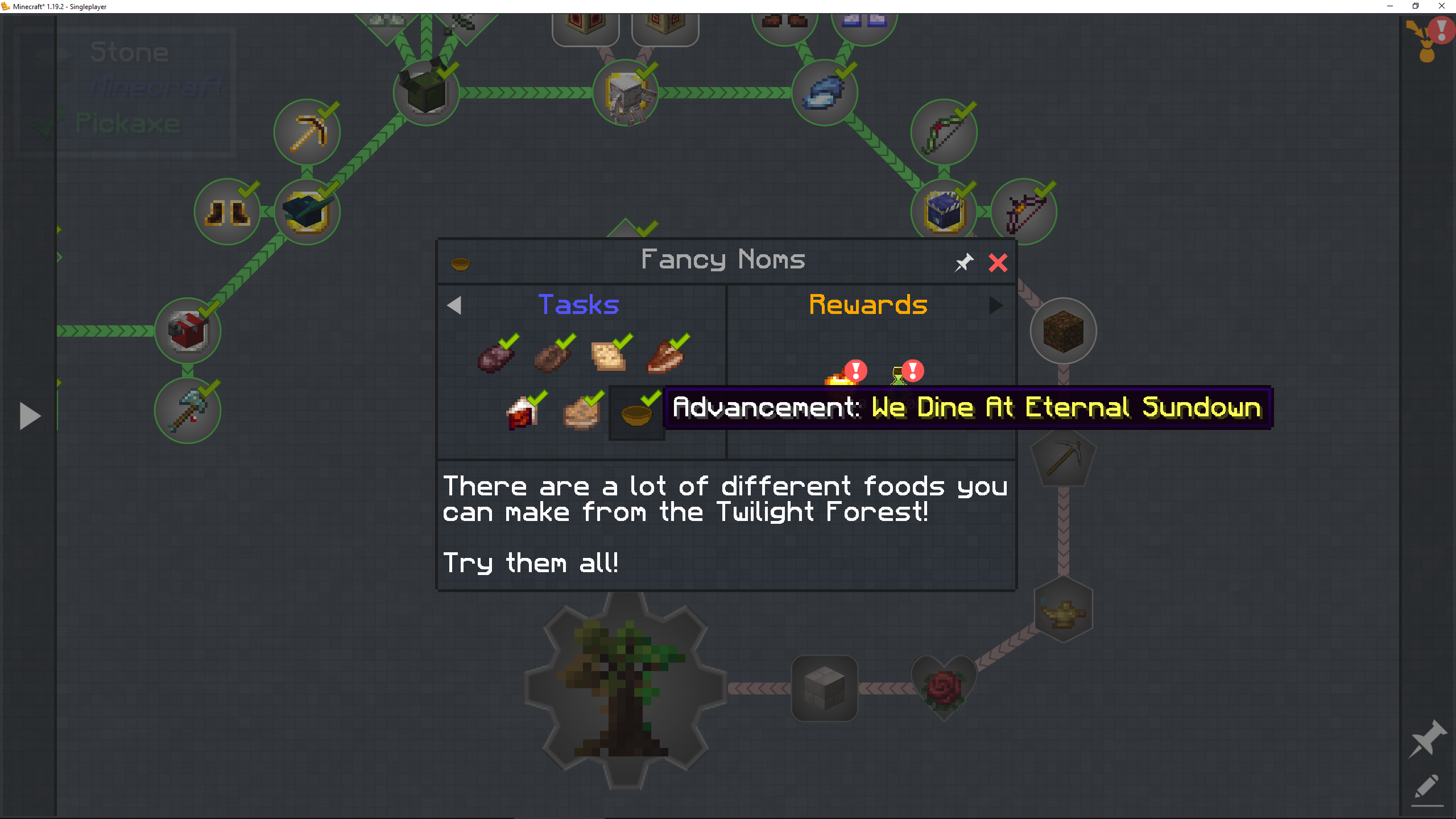The height and width of the screenshot is (819, 1456).
Task: Expand the sidebar with the play arrow
Action: point(30,415)
